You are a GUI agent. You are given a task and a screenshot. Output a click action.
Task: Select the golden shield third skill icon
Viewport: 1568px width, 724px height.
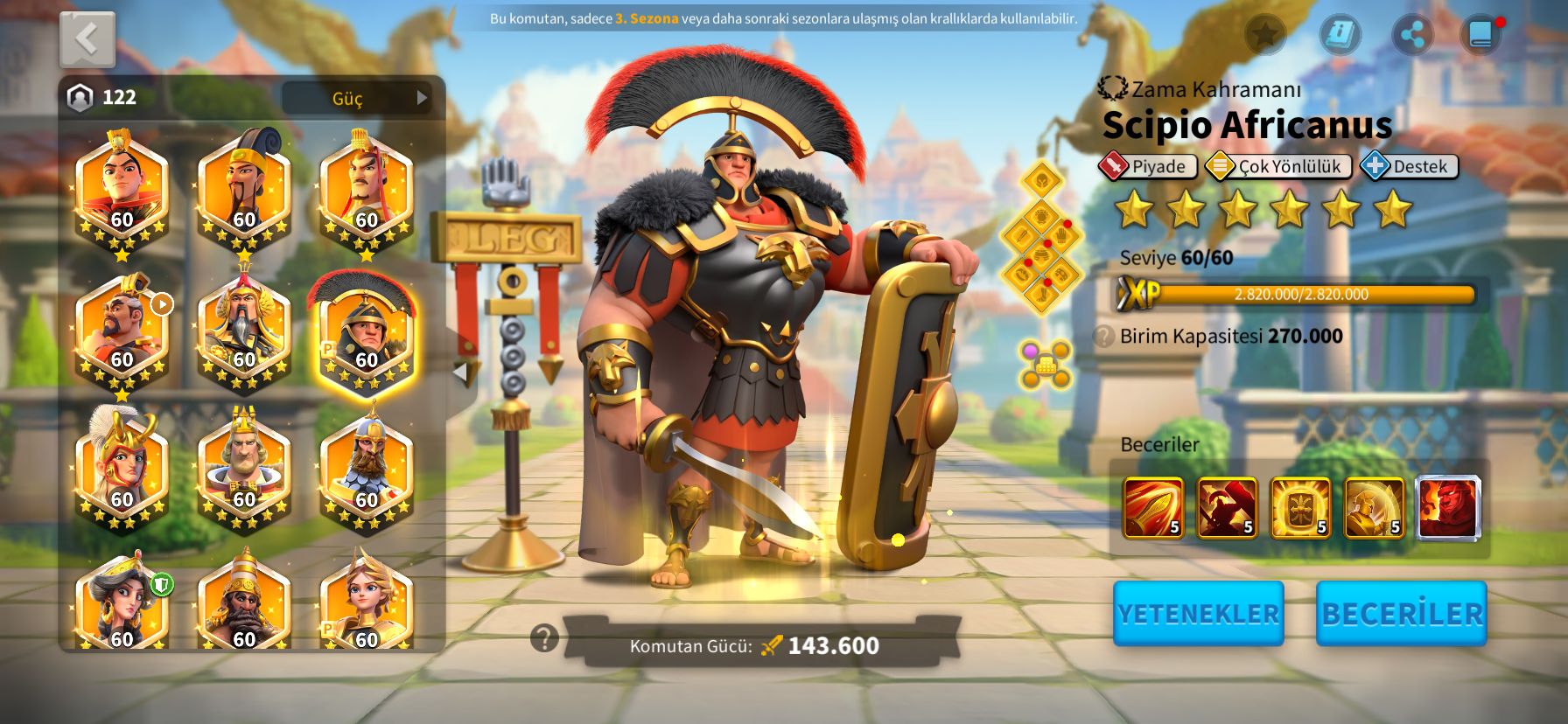[1300, 507]
